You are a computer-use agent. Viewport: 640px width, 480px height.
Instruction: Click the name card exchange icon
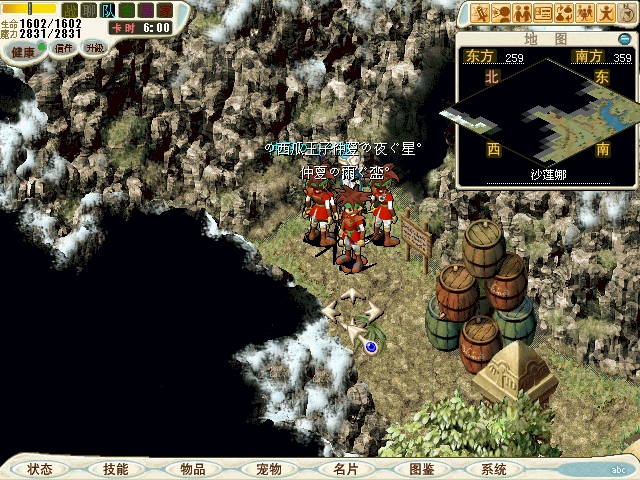[544, 14]
